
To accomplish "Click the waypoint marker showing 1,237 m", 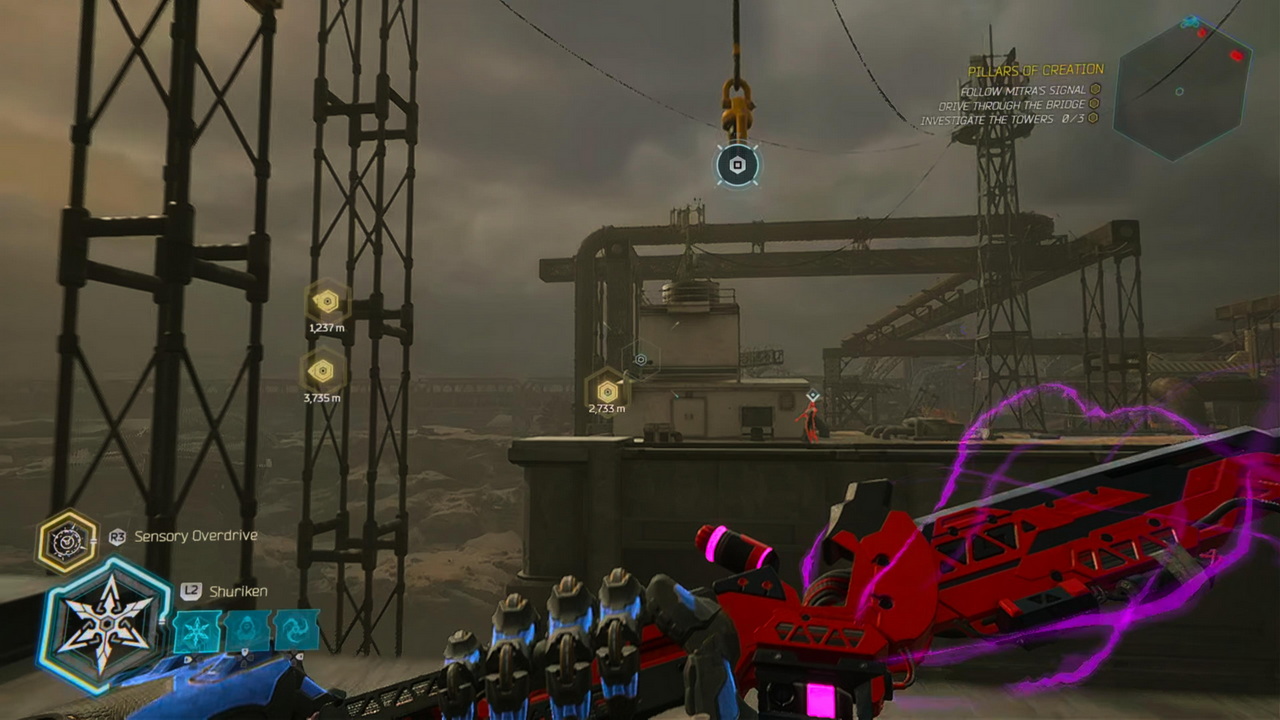I will tap(325, 301).
